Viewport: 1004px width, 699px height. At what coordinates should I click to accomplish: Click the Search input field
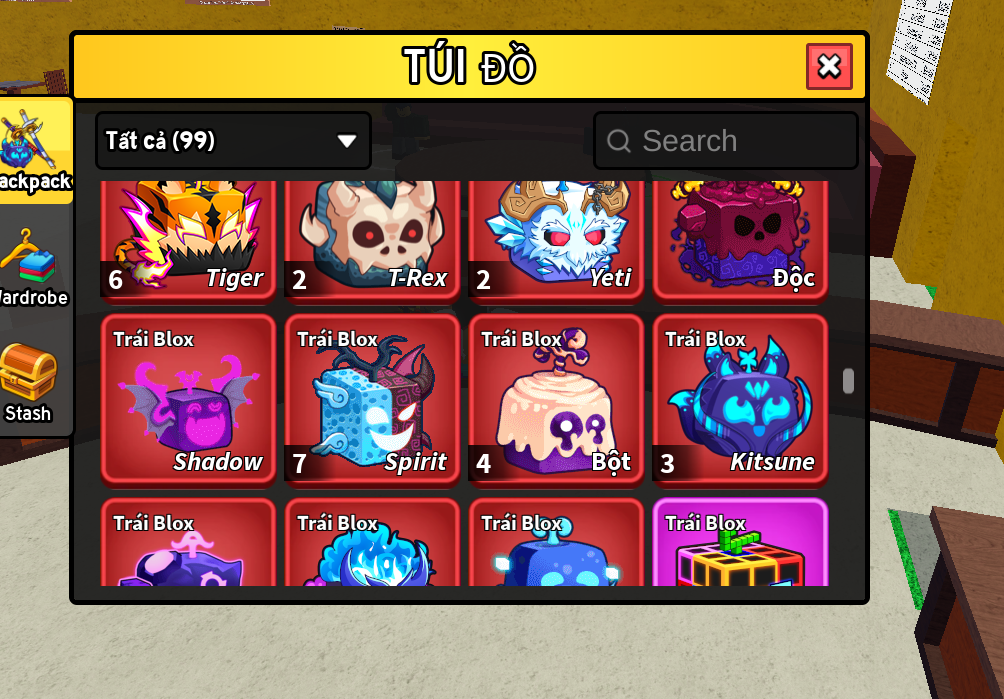coord(726,141)
